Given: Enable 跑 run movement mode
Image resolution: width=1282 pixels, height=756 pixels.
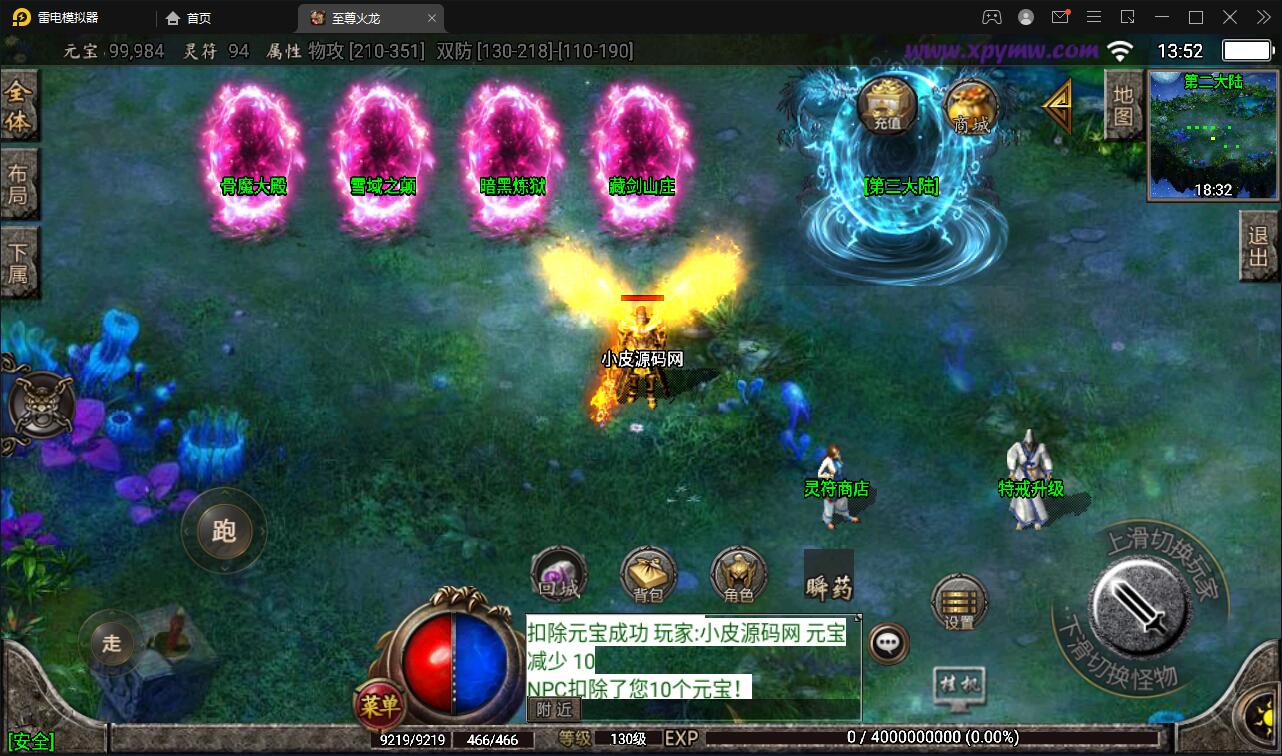Looking at the screenshot, I should pos(222,533).
